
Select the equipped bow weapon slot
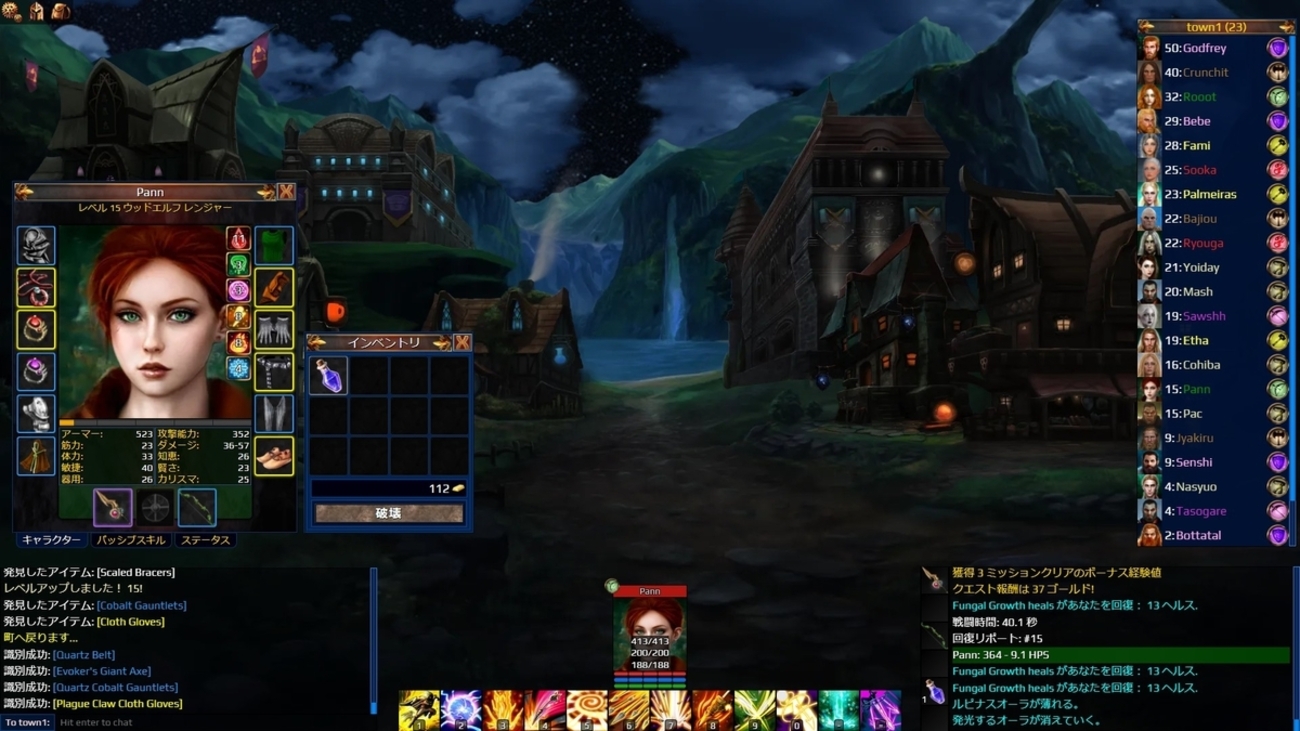tap(197, 508)
